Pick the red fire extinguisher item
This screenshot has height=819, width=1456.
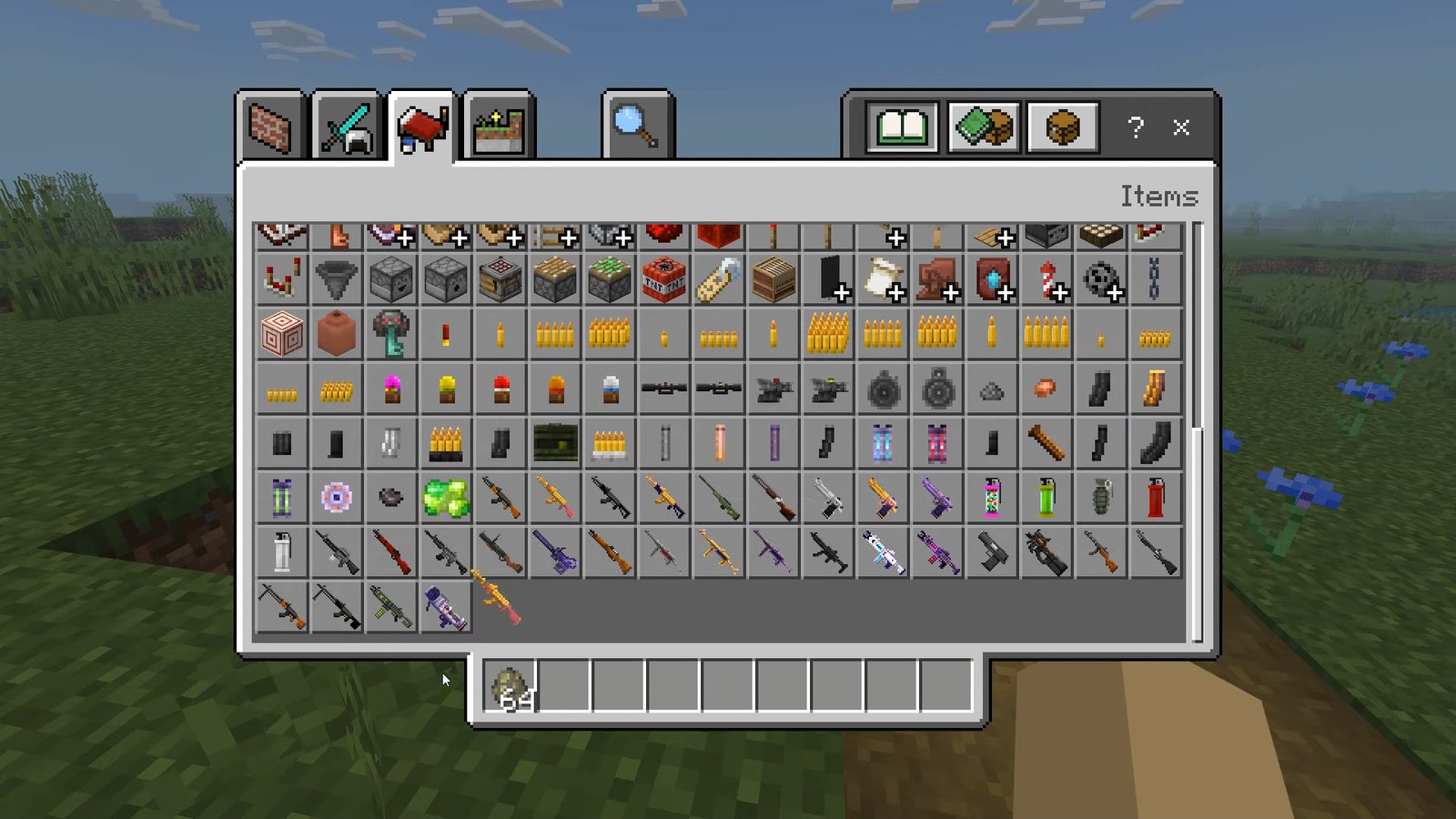(1155, 498)
